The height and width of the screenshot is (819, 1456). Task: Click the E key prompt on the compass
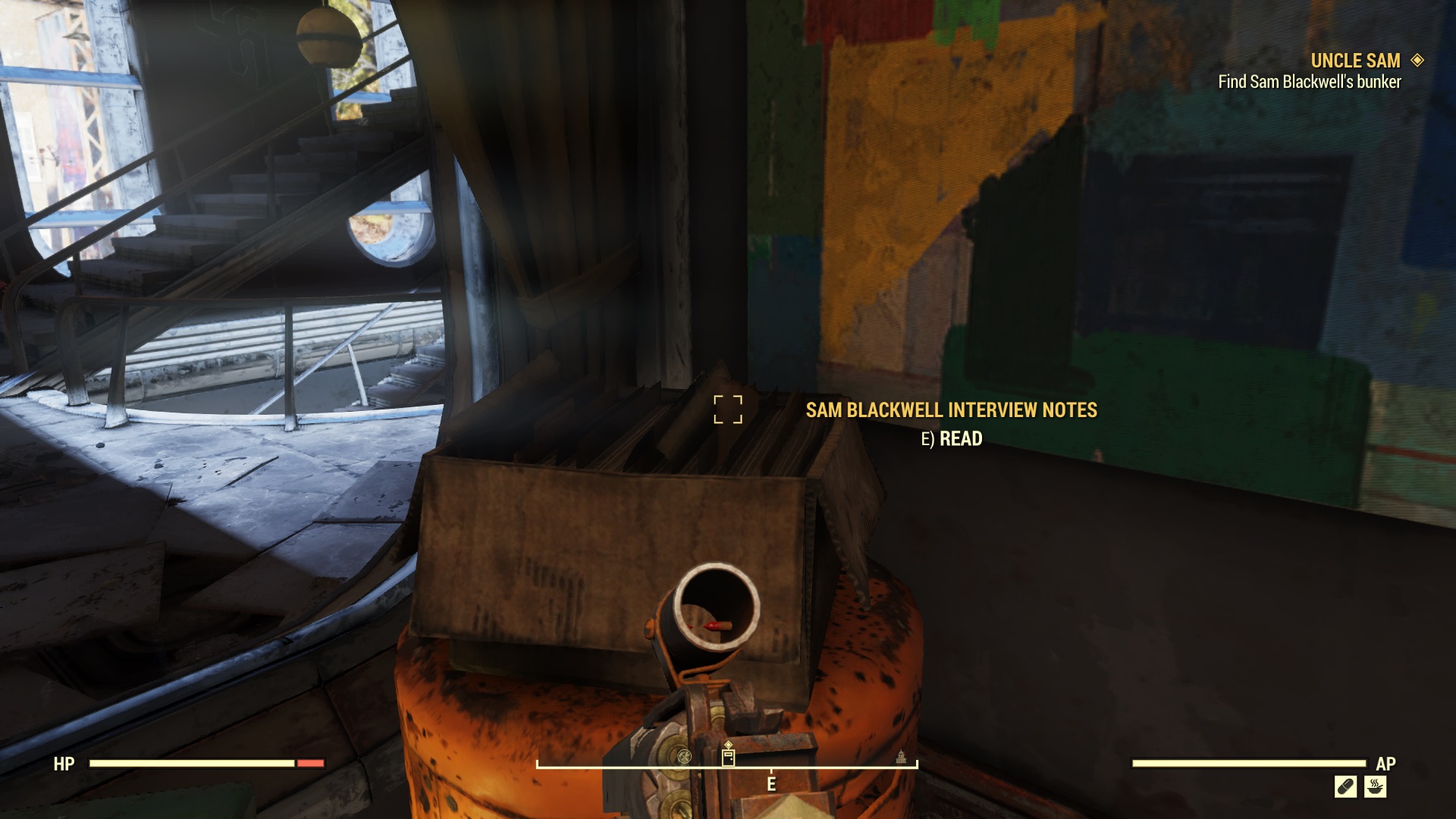tap(771, 783)
